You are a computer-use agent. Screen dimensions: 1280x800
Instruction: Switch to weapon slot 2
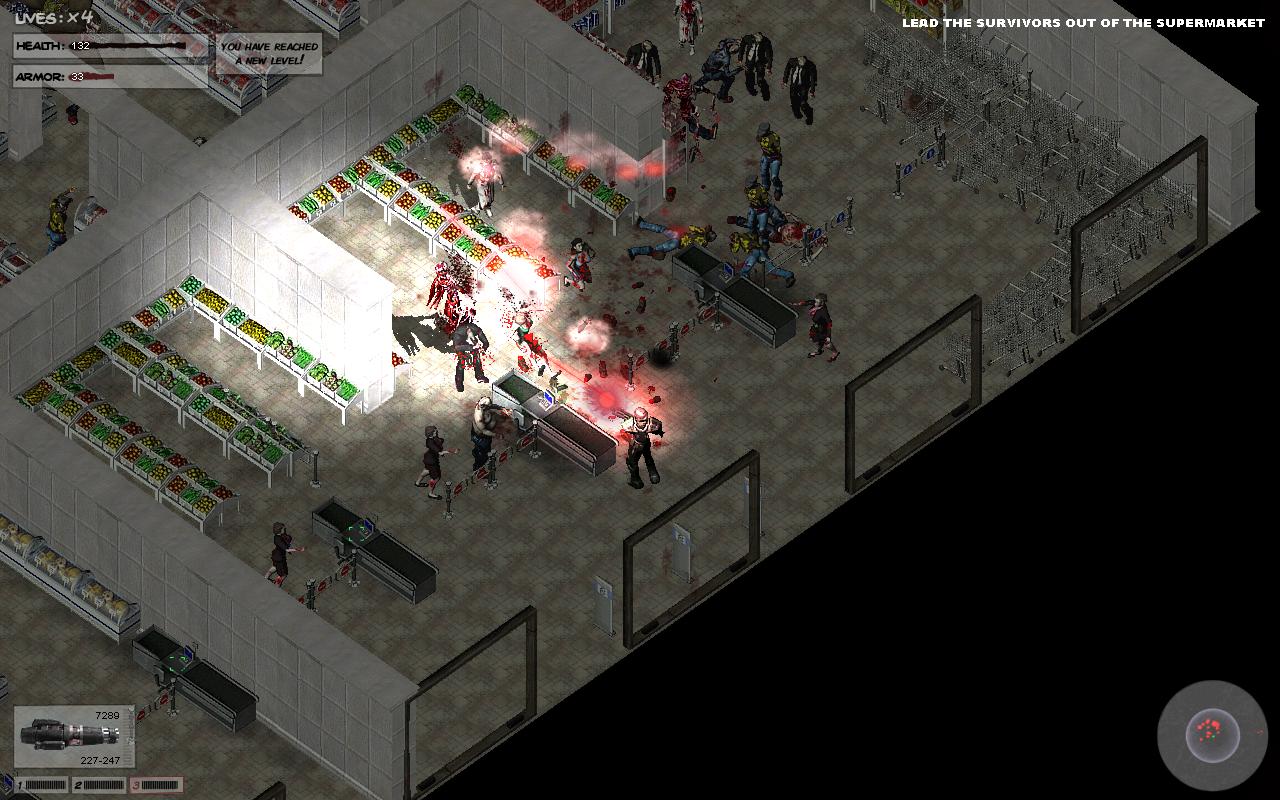(x=98, y=785)
